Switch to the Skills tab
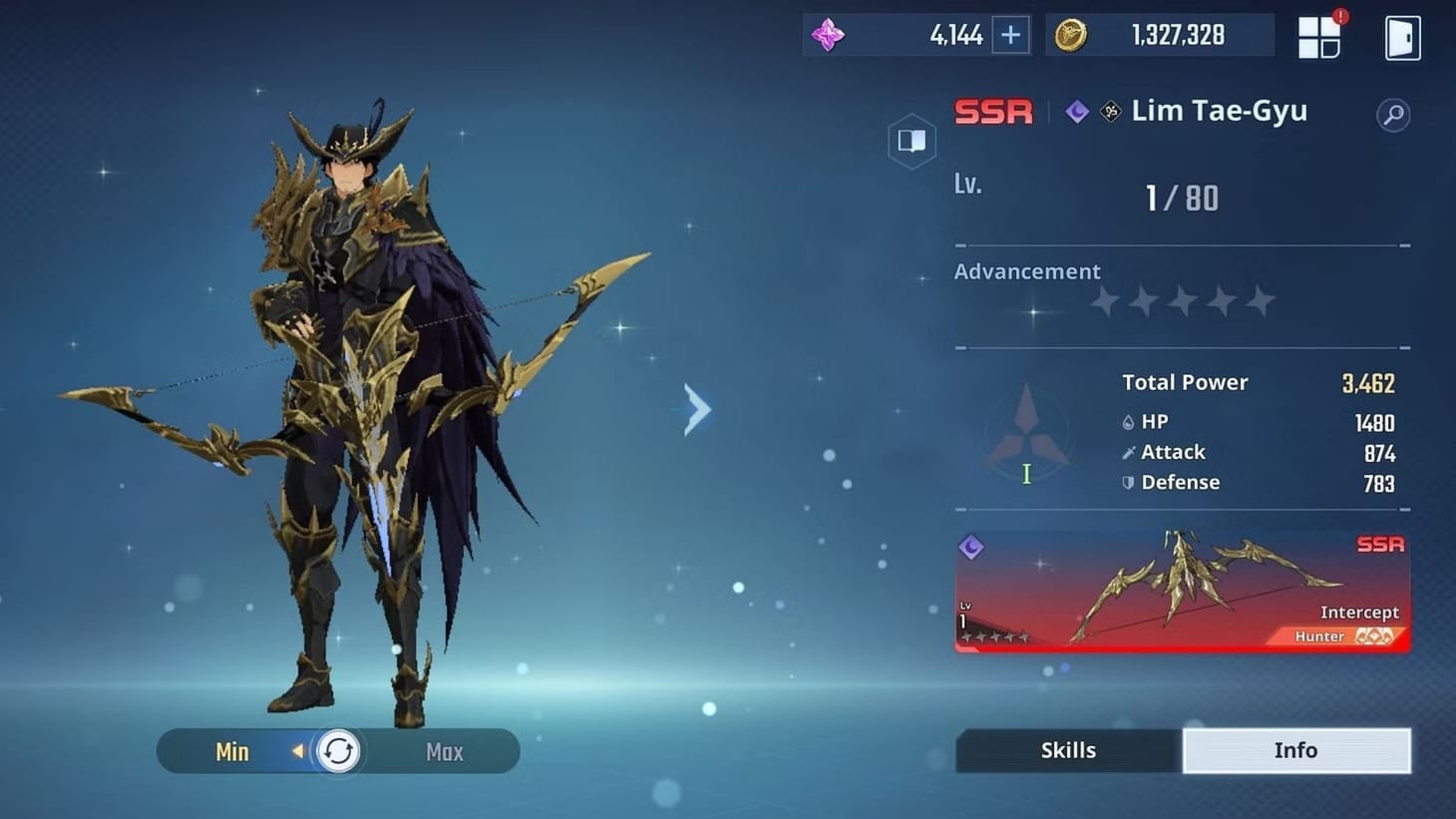The width and height of the screenshot is (1456, 819). (1067, 750)
